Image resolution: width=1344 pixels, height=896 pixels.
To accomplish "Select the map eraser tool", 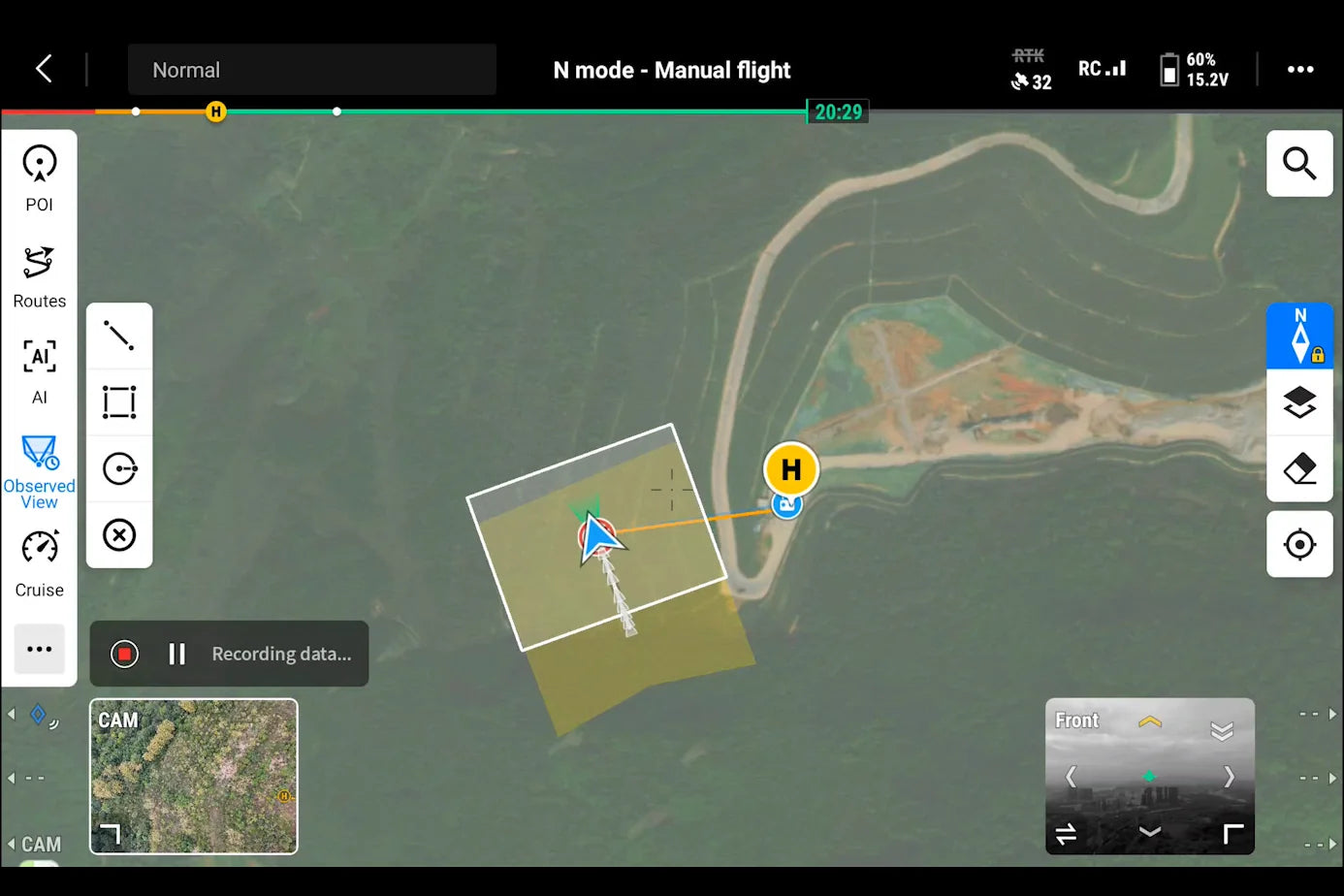I will (1299, 469).
